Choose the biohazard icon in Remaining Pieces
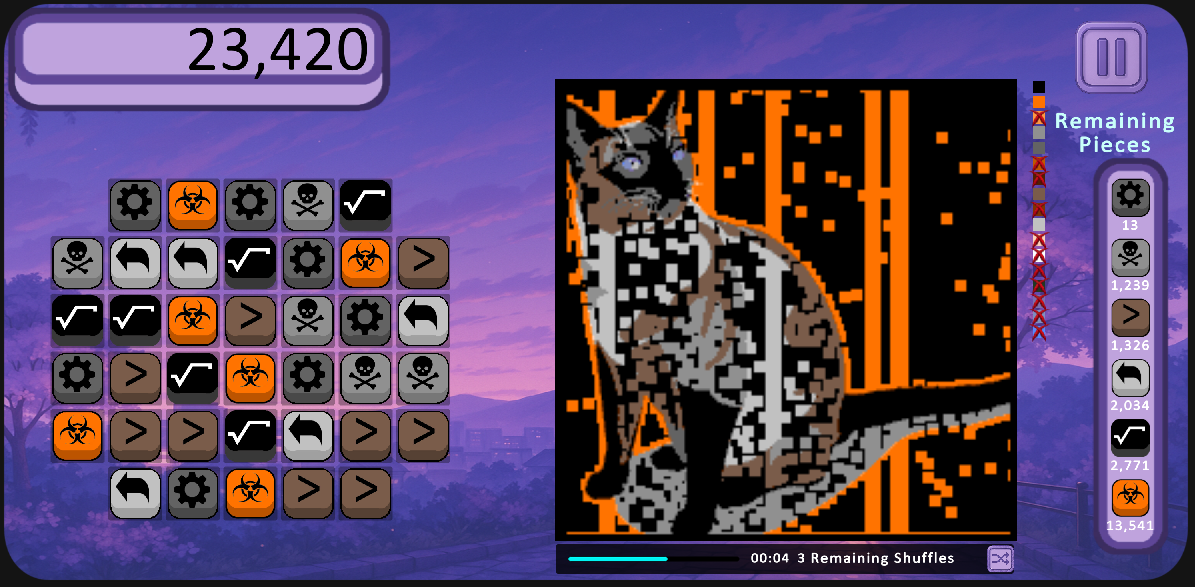The image size is (1195, 587). tap(1130, 498)
